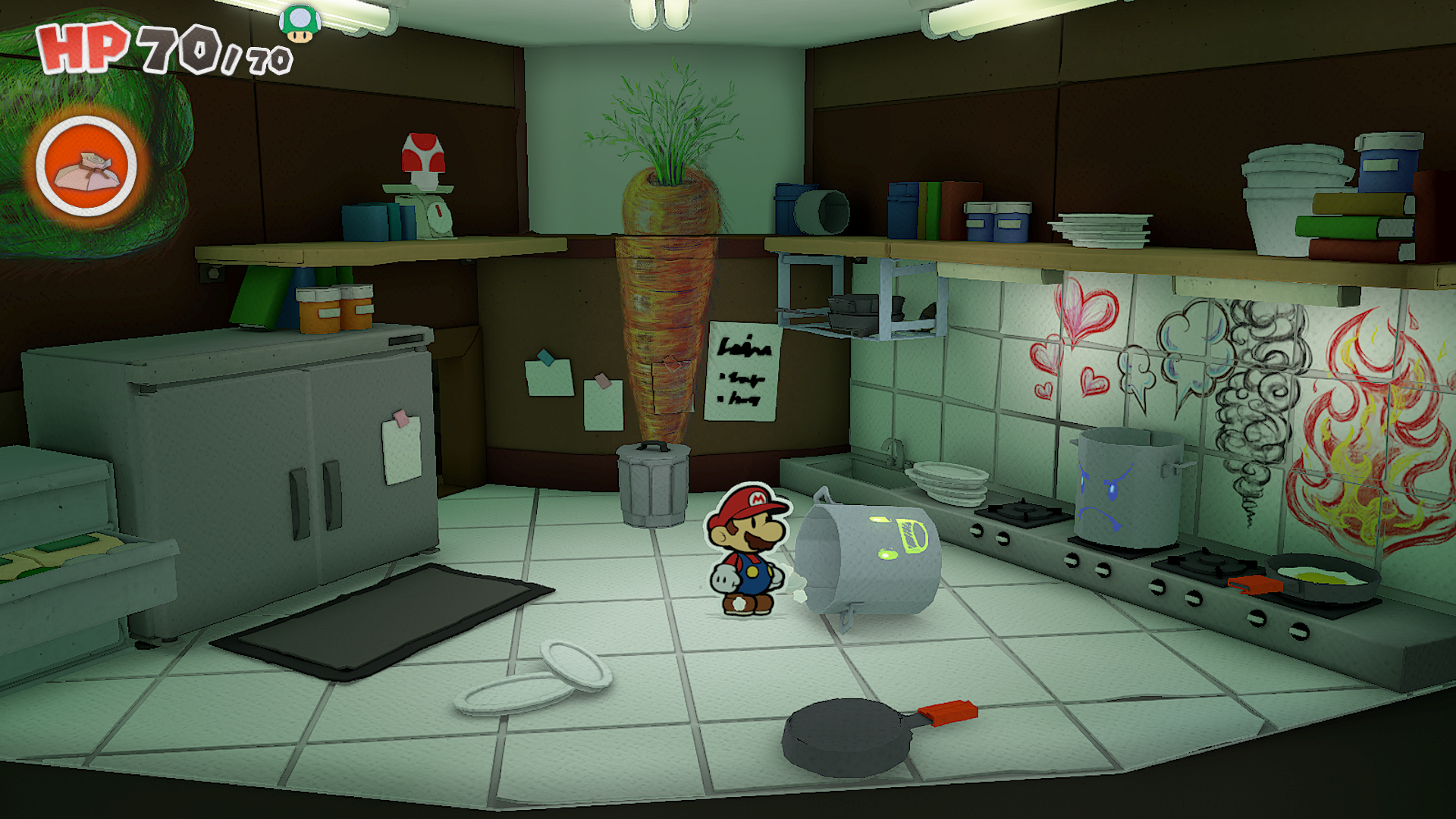Click the green 1-Up mushroom icon
Screen dimensions: 1456x819
pos(300,24)
